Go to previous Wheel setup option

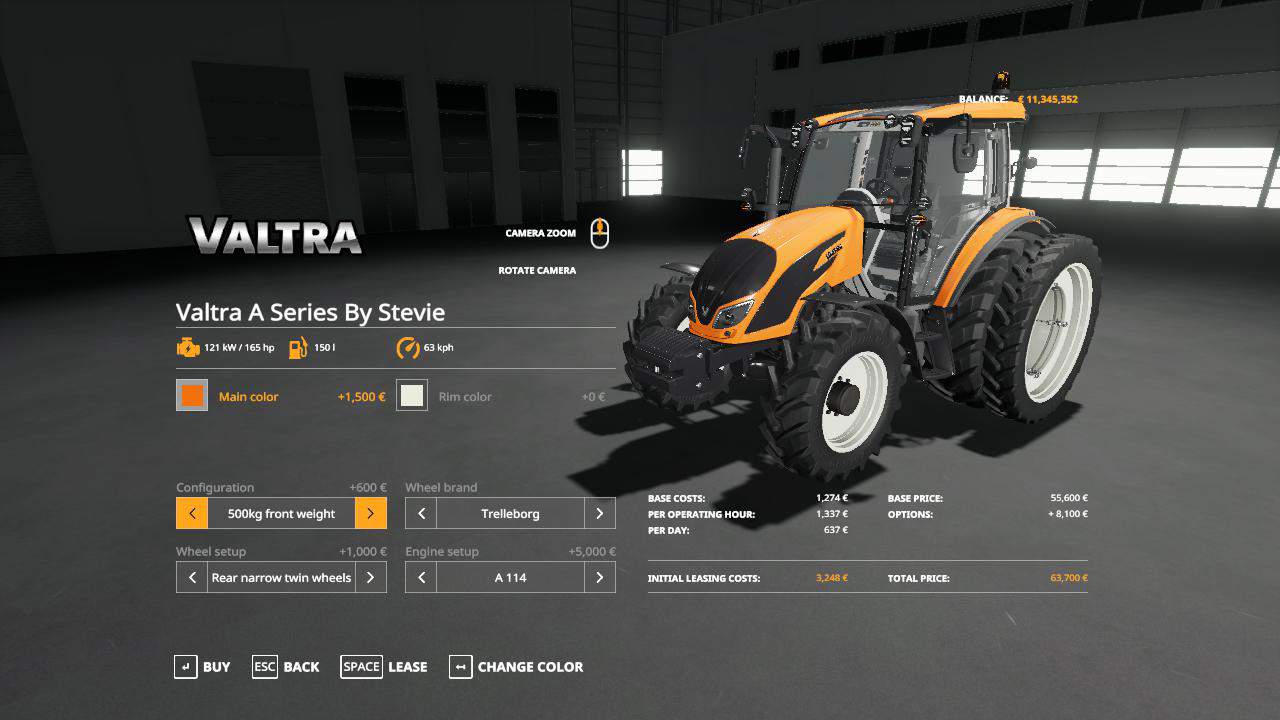coord(192,578)
